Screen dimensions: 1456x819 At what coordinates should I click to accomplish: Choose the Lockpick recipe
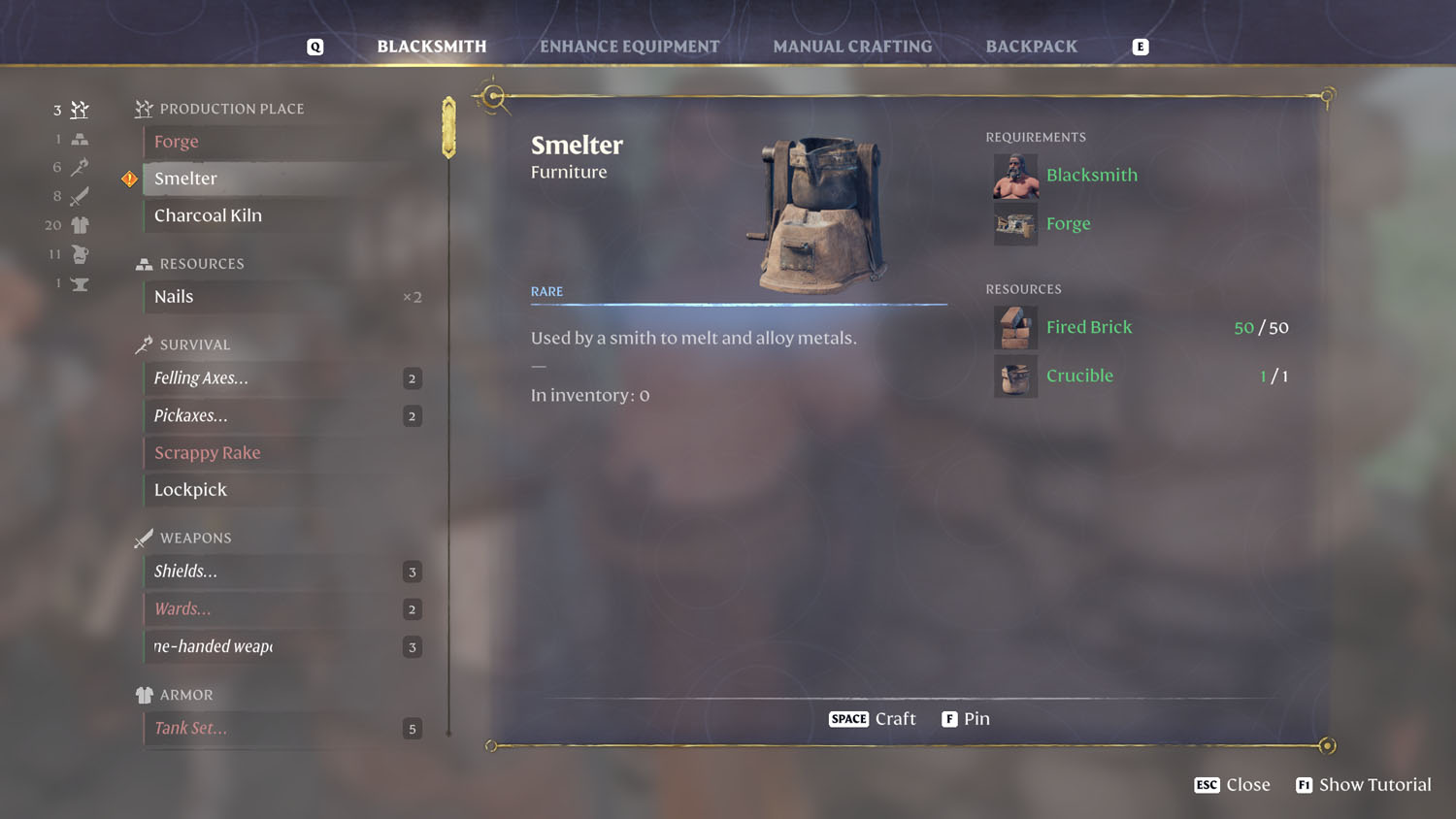coord(190,490)
